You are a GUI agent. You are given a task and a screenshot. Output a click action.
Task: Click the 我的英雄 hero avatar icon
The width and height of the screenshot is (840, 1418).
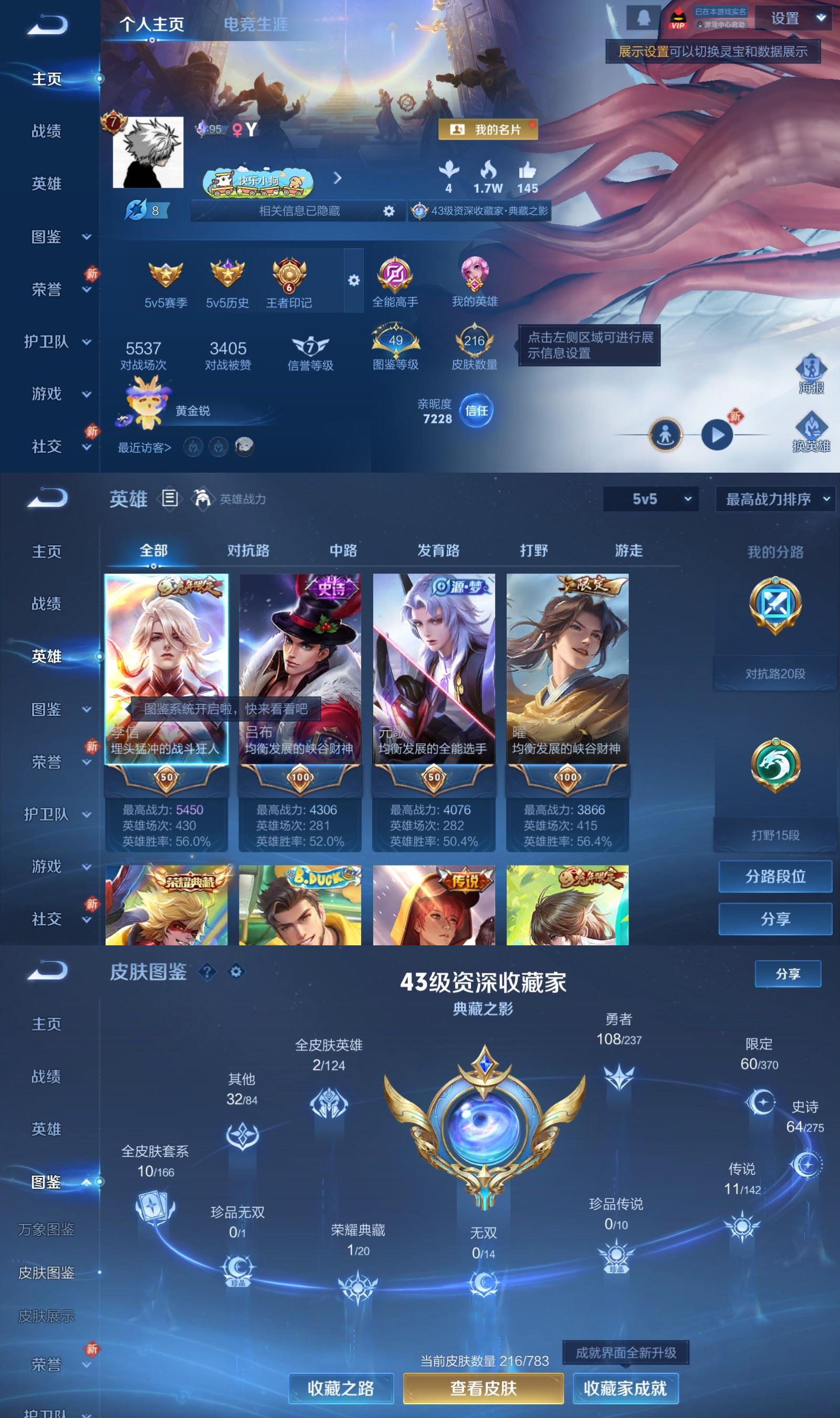click(476, 276)
